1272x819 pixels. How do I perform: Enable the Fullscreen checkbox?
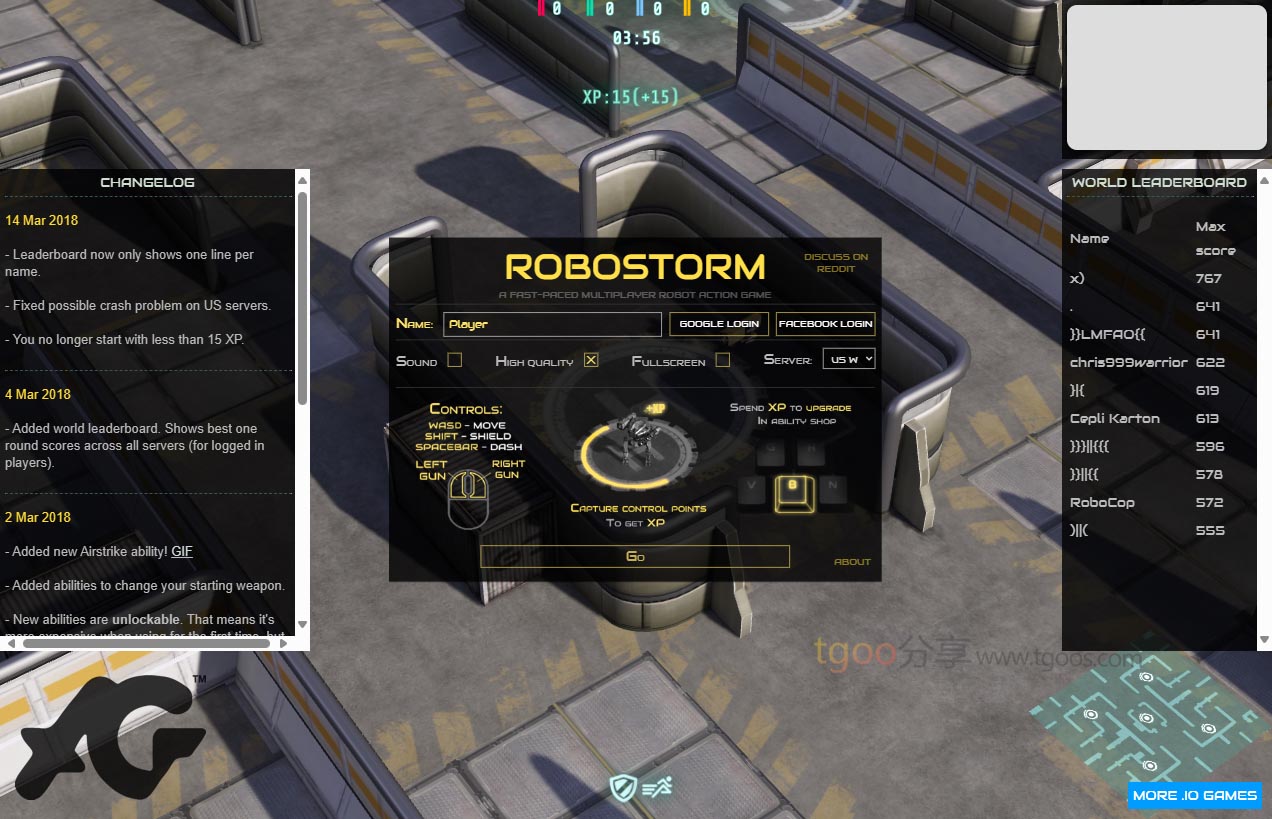[x=722, y=360]
